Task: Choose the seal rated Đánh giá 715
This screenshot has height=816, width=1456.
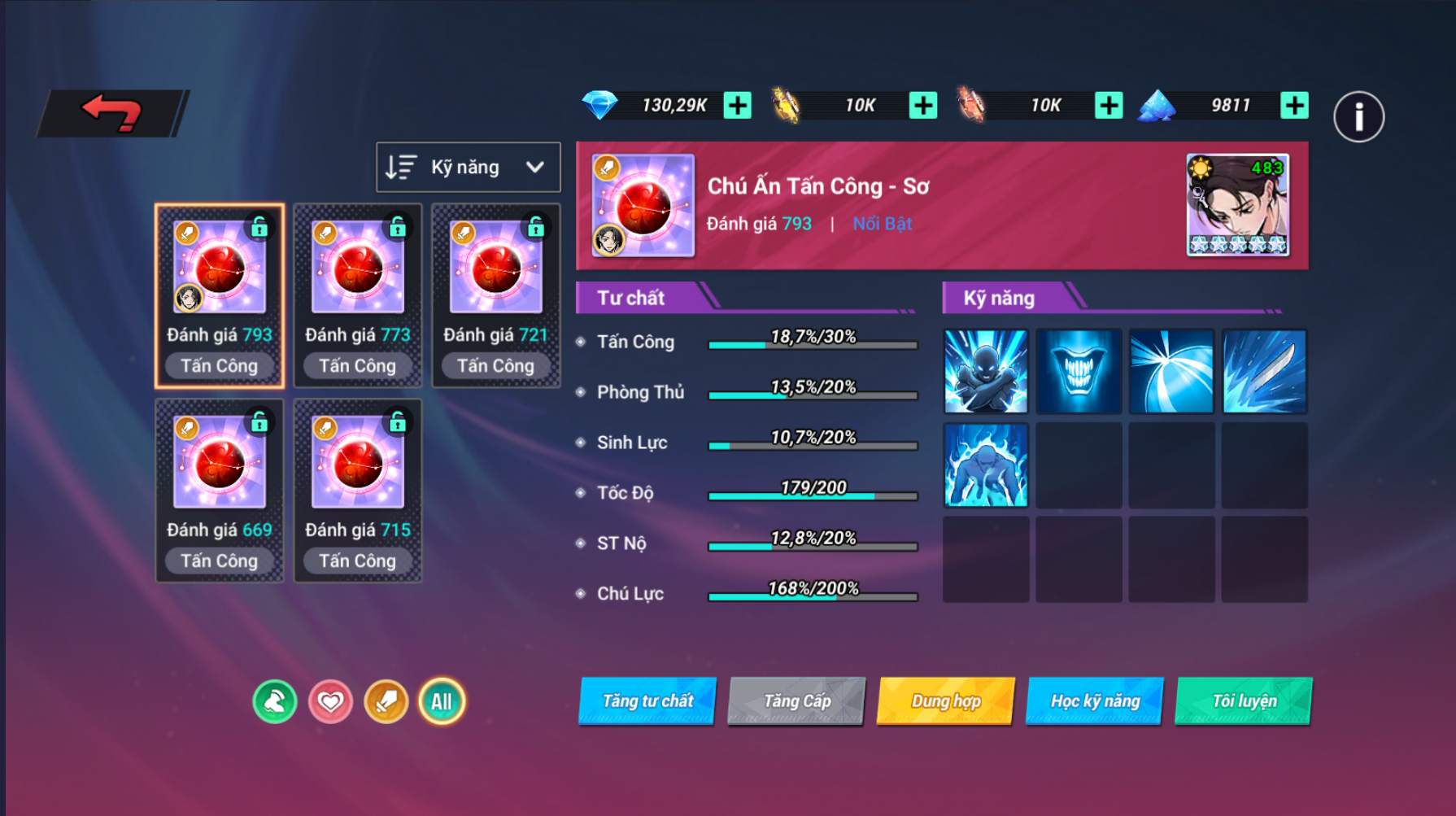Action: click(x=358, y=490)
